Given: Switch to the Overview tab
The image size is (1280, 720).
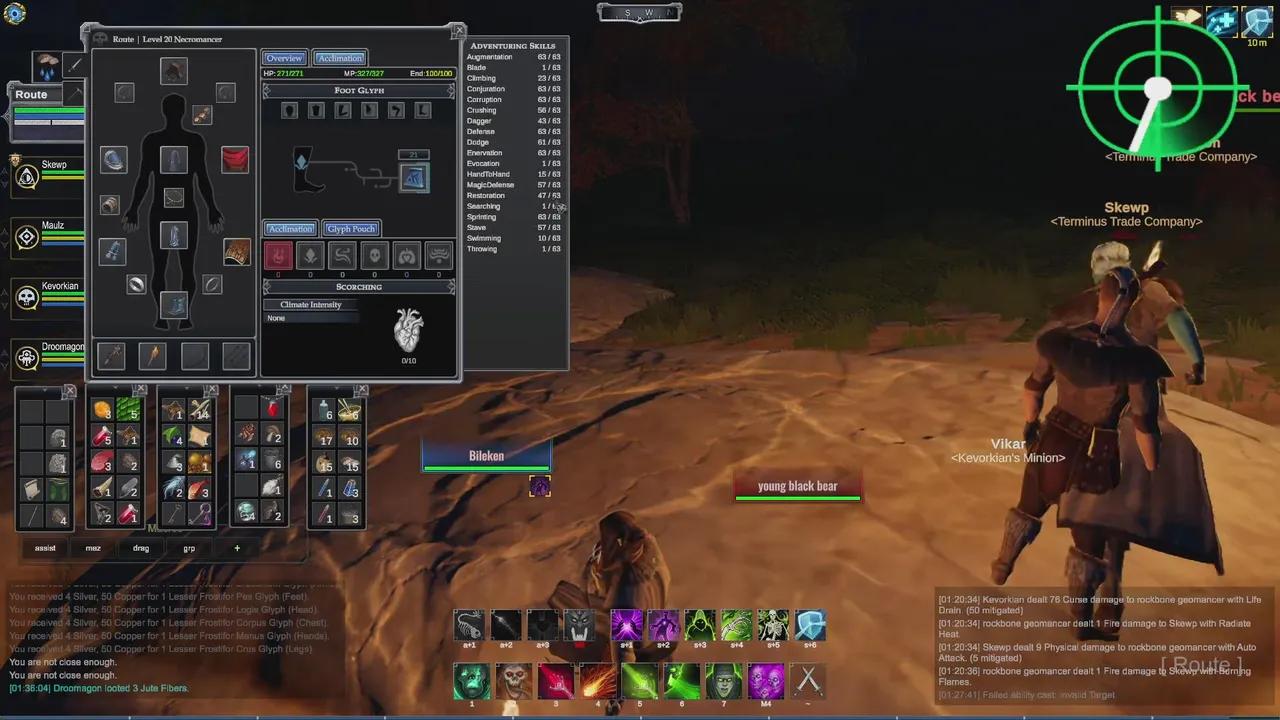Looking at the screenshot, I should [284, 57].
